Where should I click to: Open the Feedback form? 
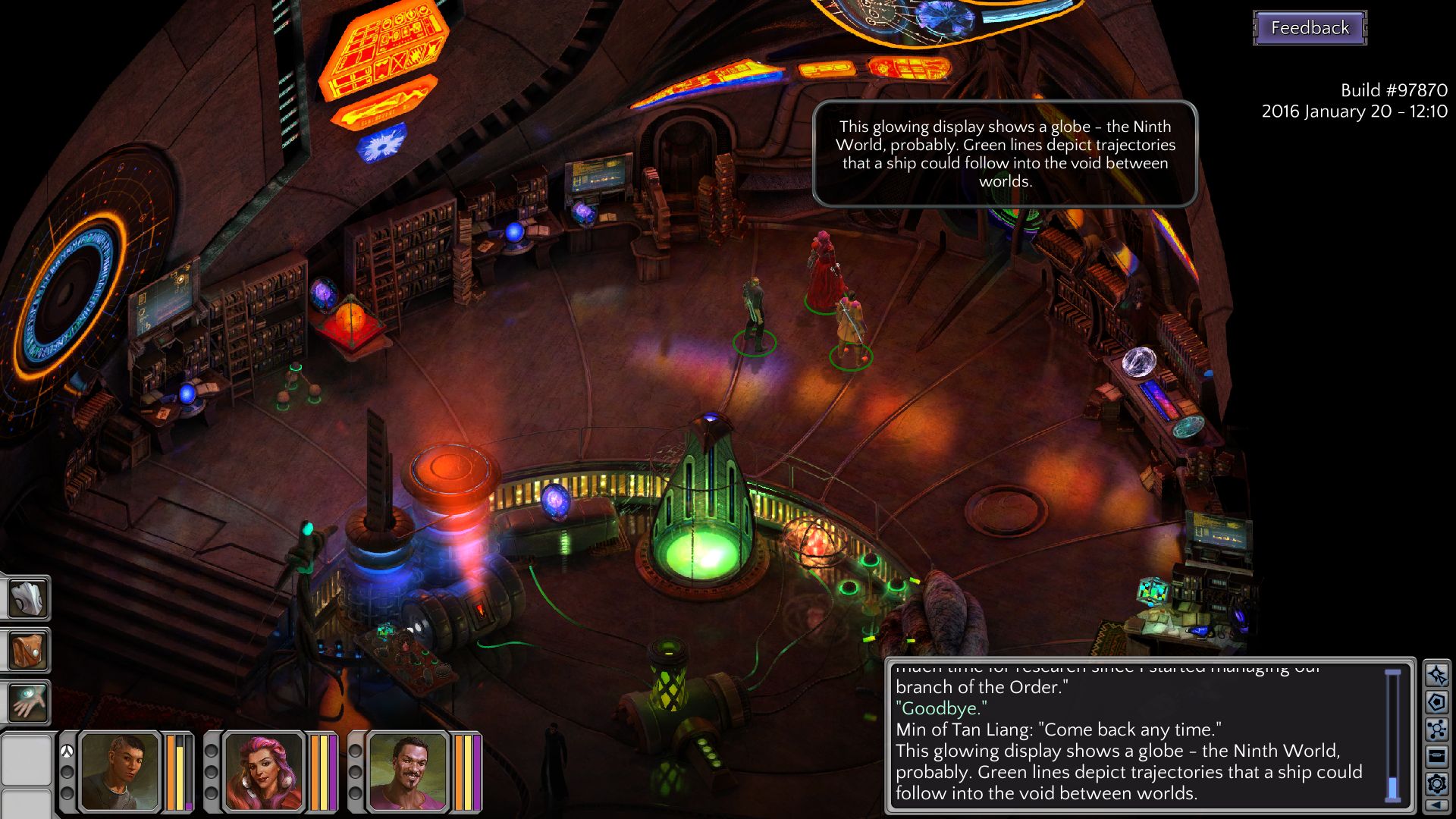tap(1310, 28)
